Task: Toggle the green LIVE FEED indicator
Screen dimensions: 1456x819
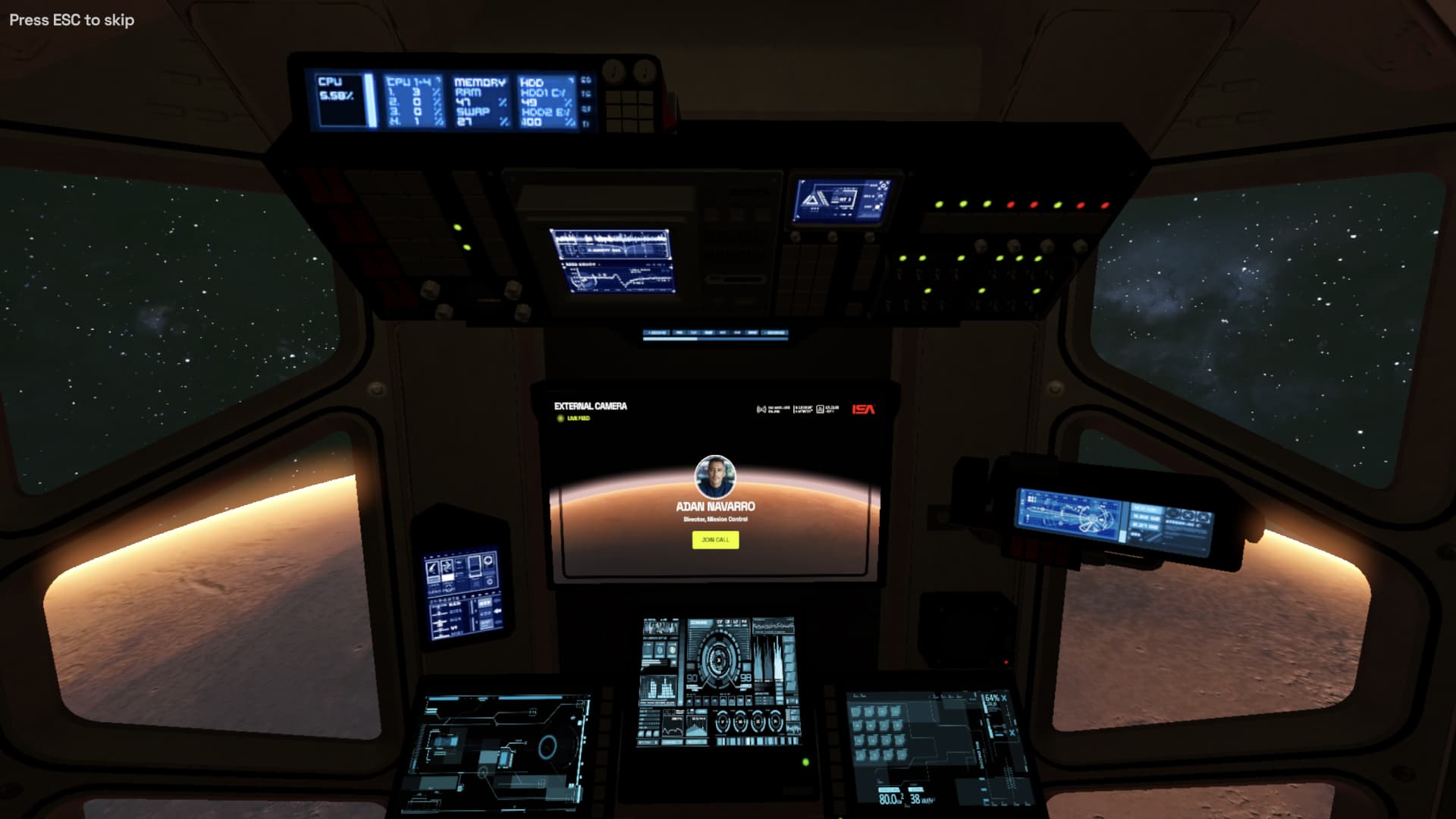Action: (x=560, y=419)
